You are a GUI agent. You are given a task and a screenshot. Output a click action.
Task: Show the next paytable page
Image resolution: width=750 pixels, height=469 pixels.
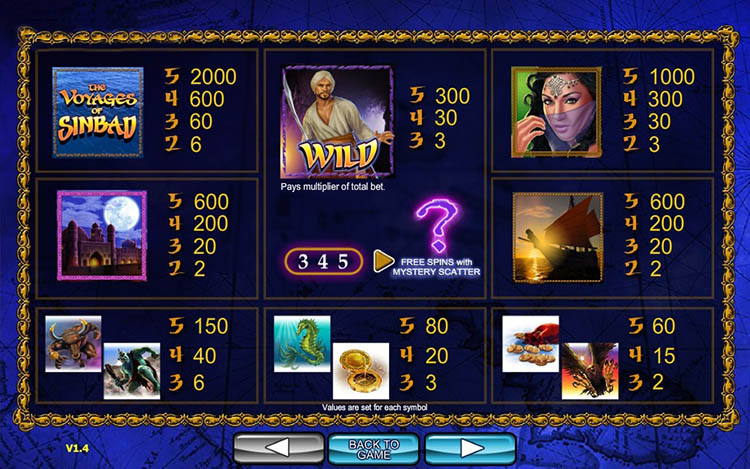point(470,448)
